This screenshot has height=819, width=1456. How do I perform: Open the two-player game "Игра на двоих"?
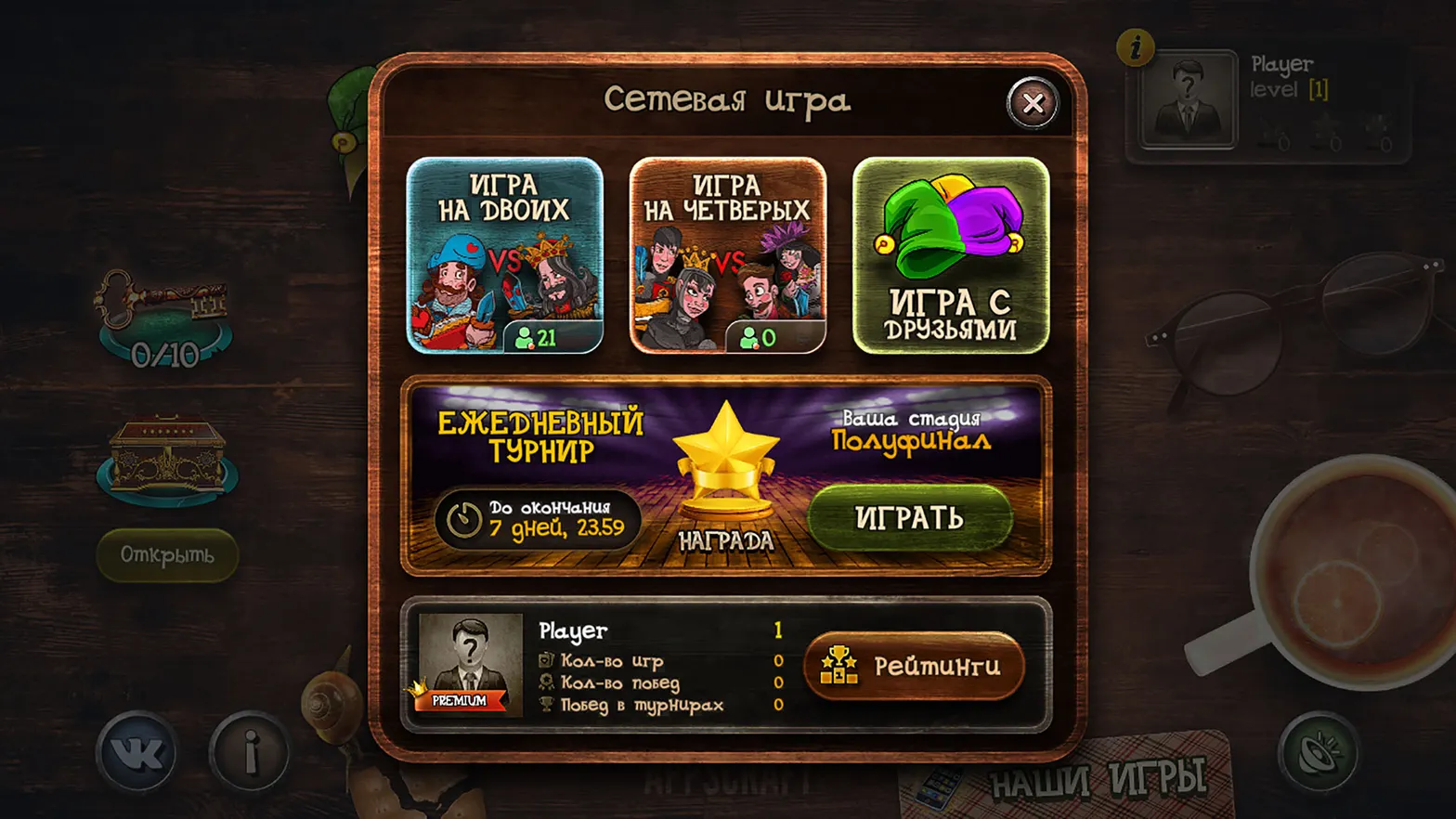506,255
